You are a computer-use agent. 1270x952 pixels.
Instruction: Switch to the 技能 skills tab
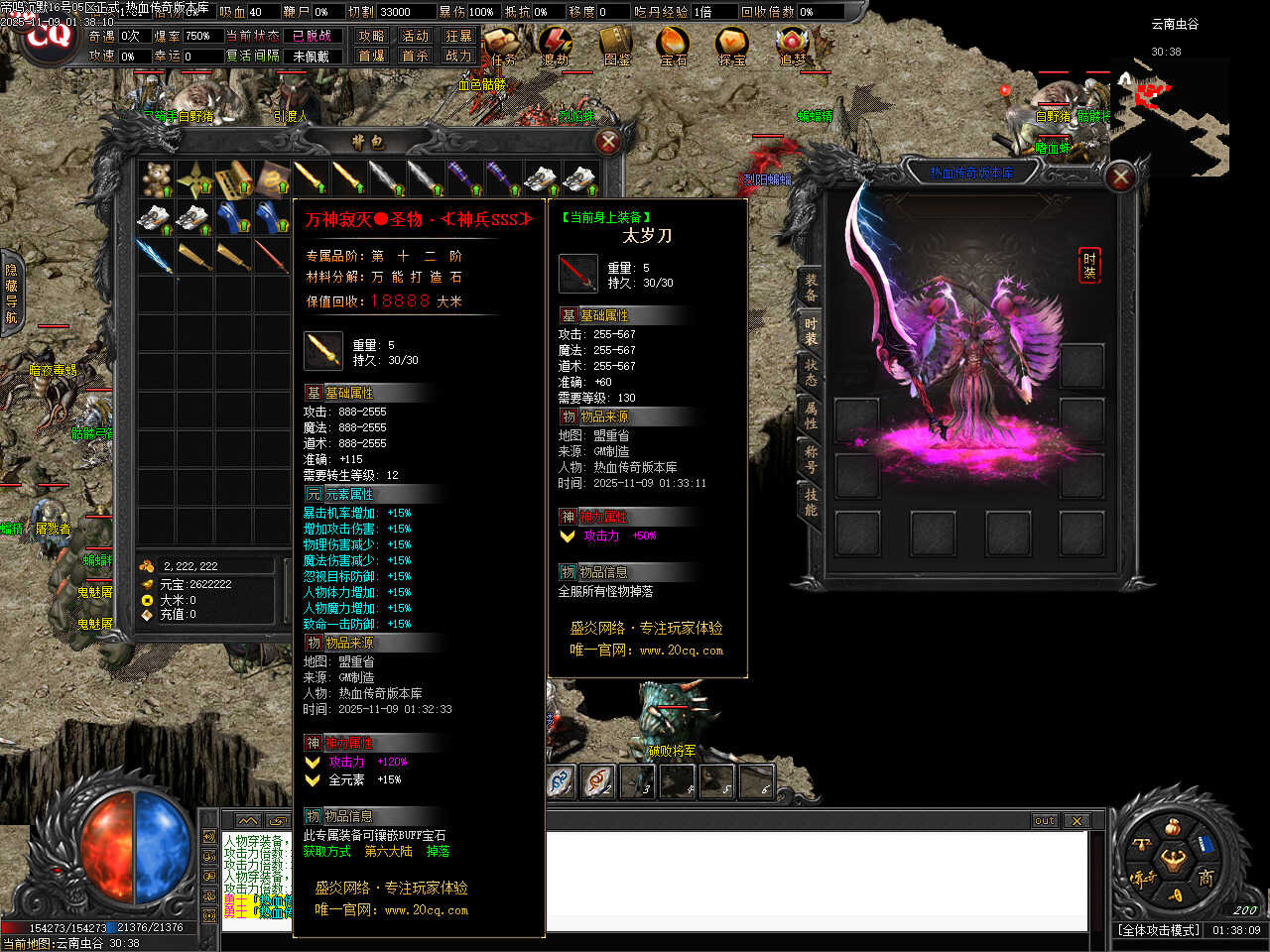click(811, 501)
